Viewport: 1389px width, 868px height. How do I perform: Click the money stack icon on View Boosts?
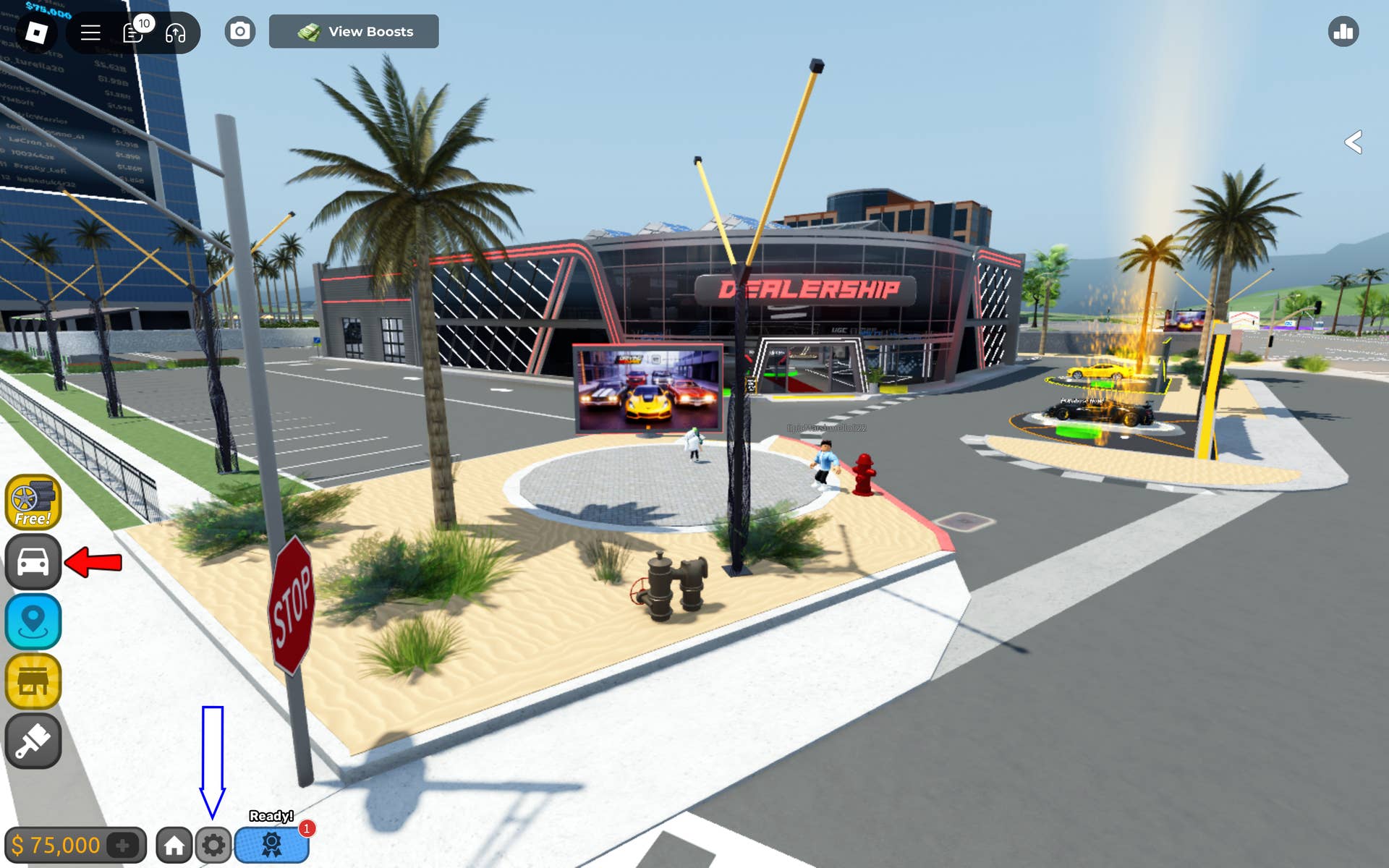308,31
